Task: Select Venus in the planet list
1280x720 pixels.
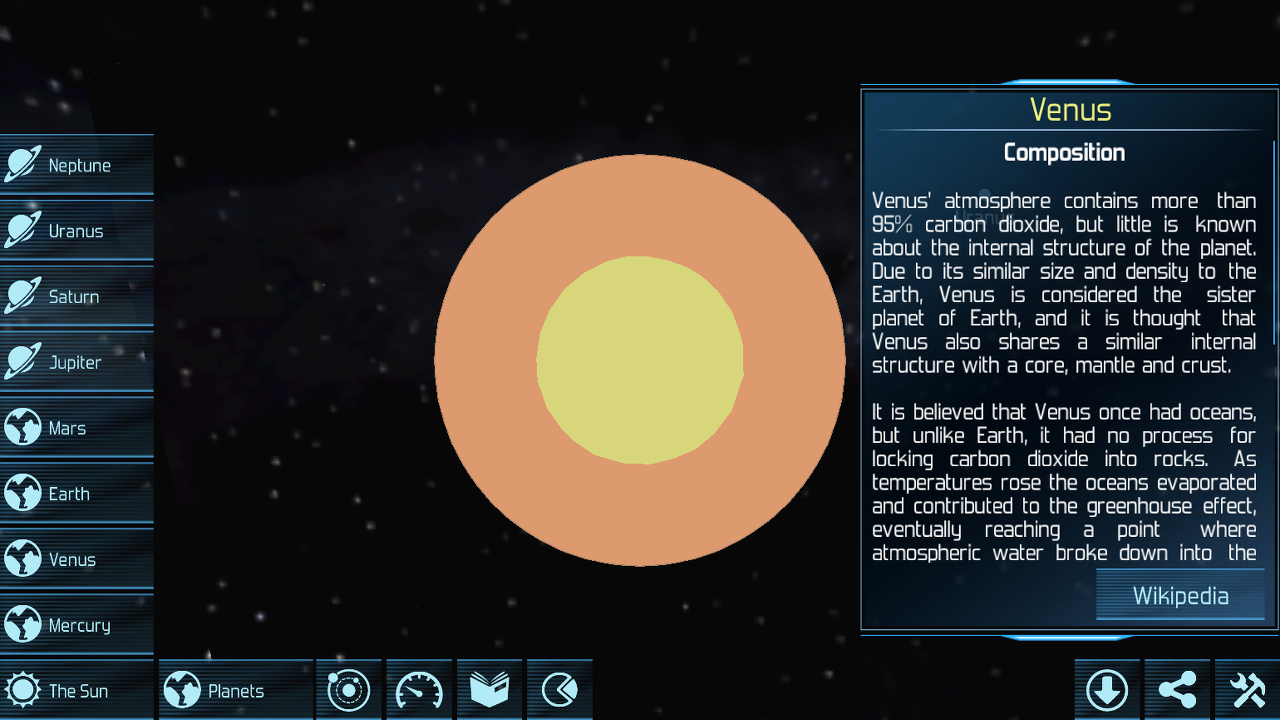Action: 77,559
